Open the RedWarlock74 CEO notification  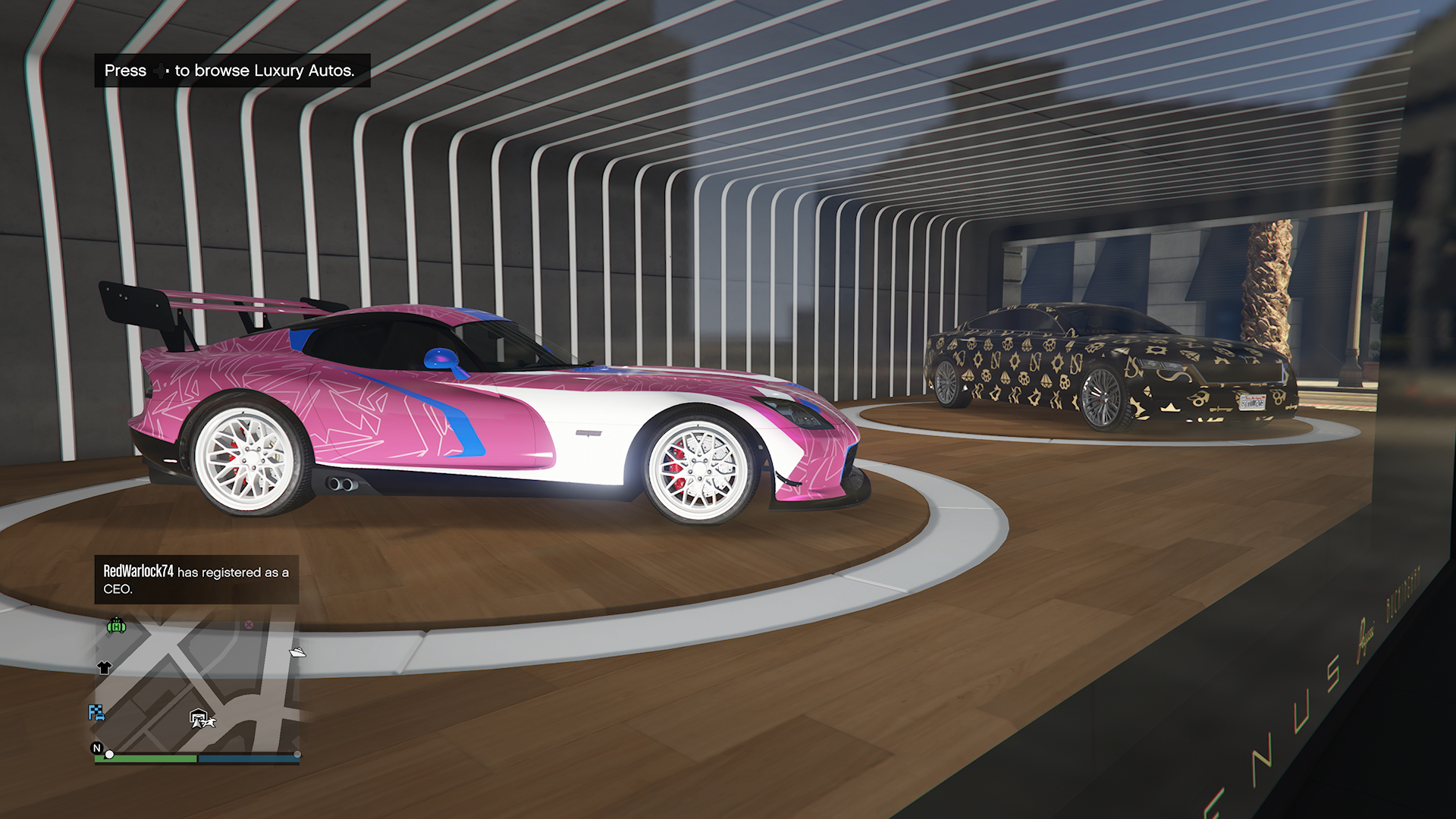196,580
